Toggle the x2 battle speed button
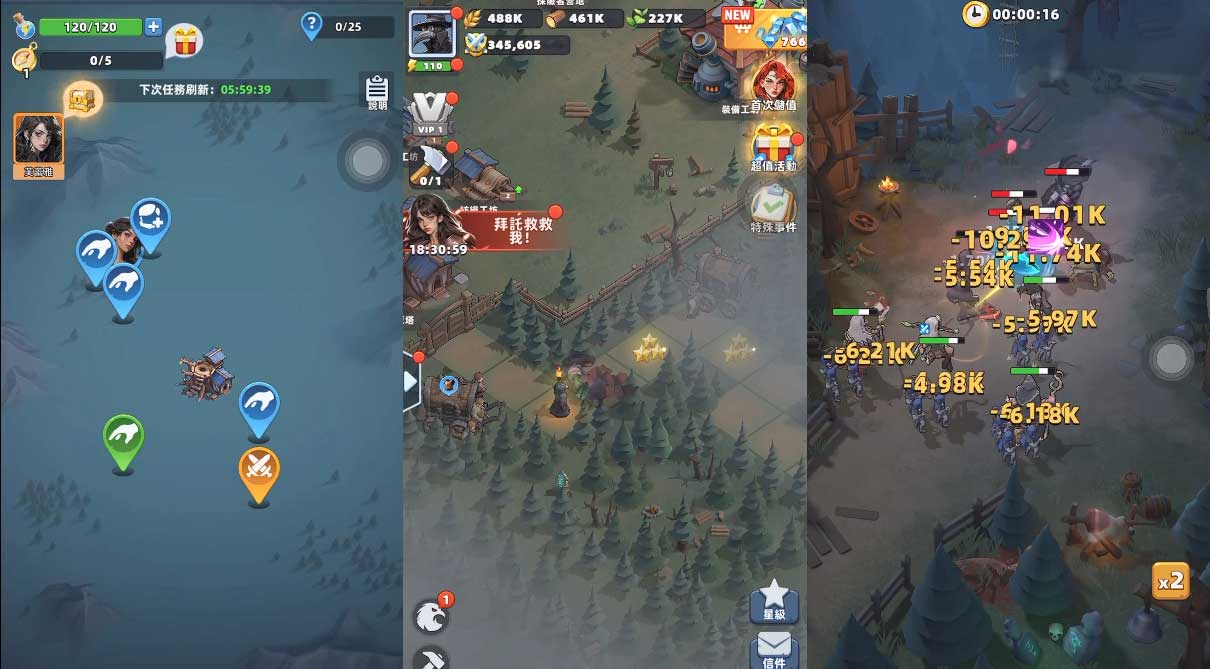This screenshot has height=669, width=1210. pos(1170,580)
